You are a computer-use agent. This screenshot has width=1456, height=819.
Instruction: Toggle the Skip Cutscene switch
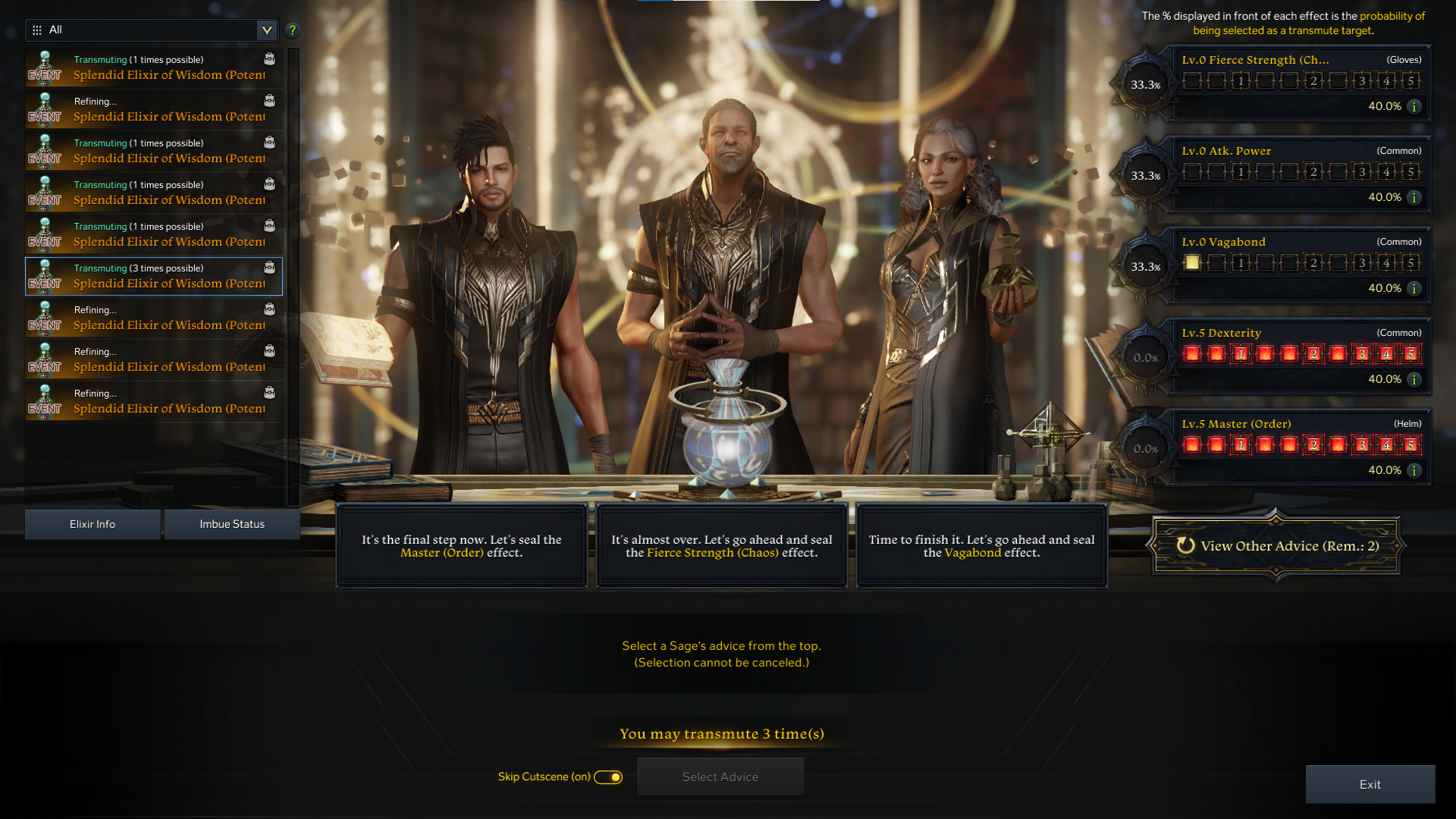608,777
